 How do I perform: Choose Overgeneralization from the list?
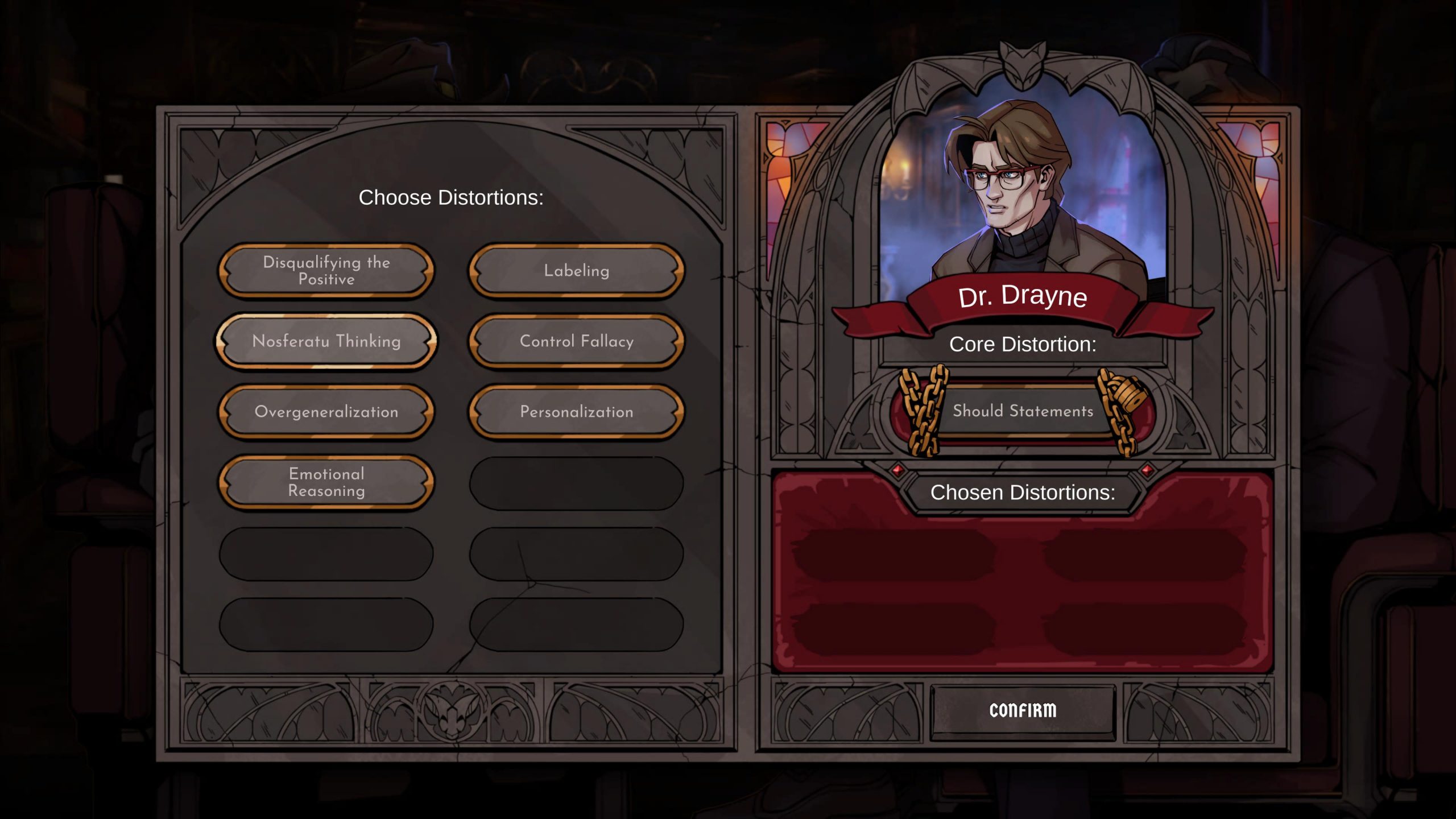point(326,412)
